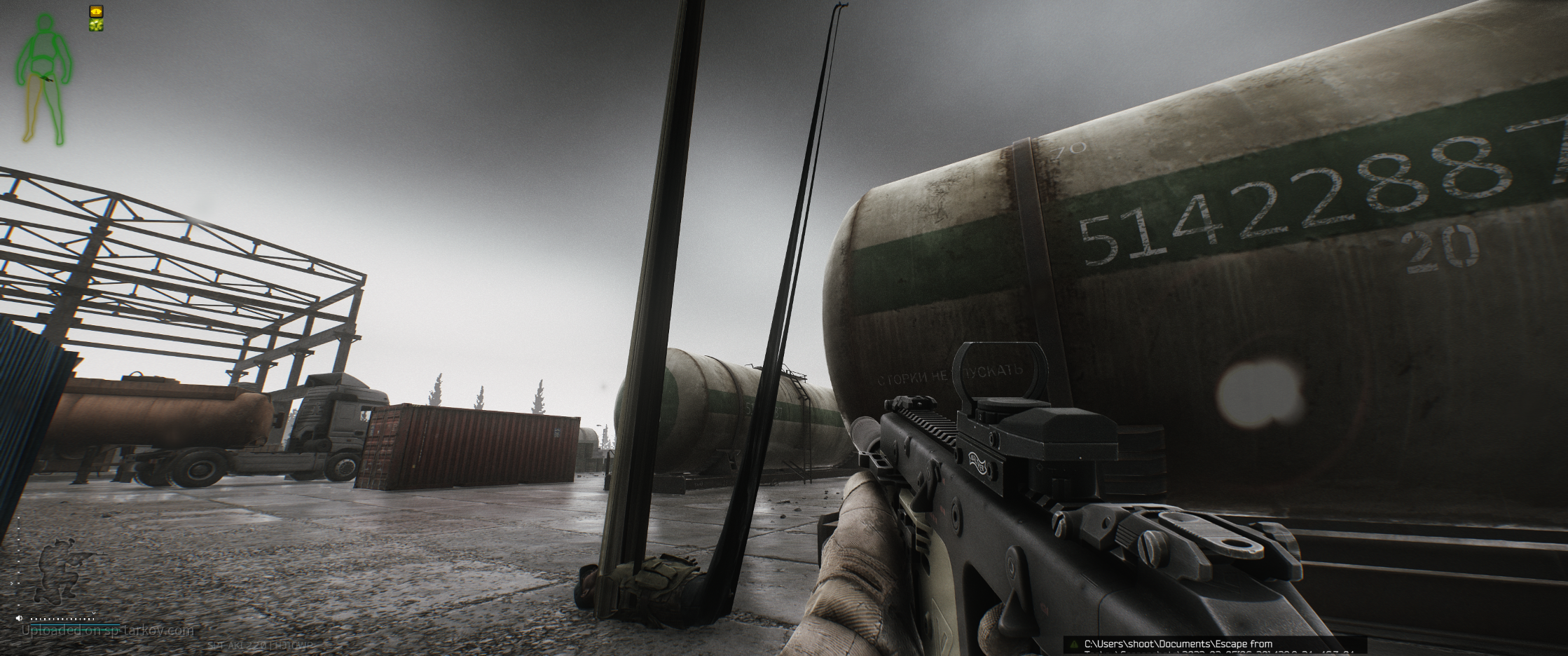
Task: Select the green camouflage status effect icon
Action: pos(96,25)
